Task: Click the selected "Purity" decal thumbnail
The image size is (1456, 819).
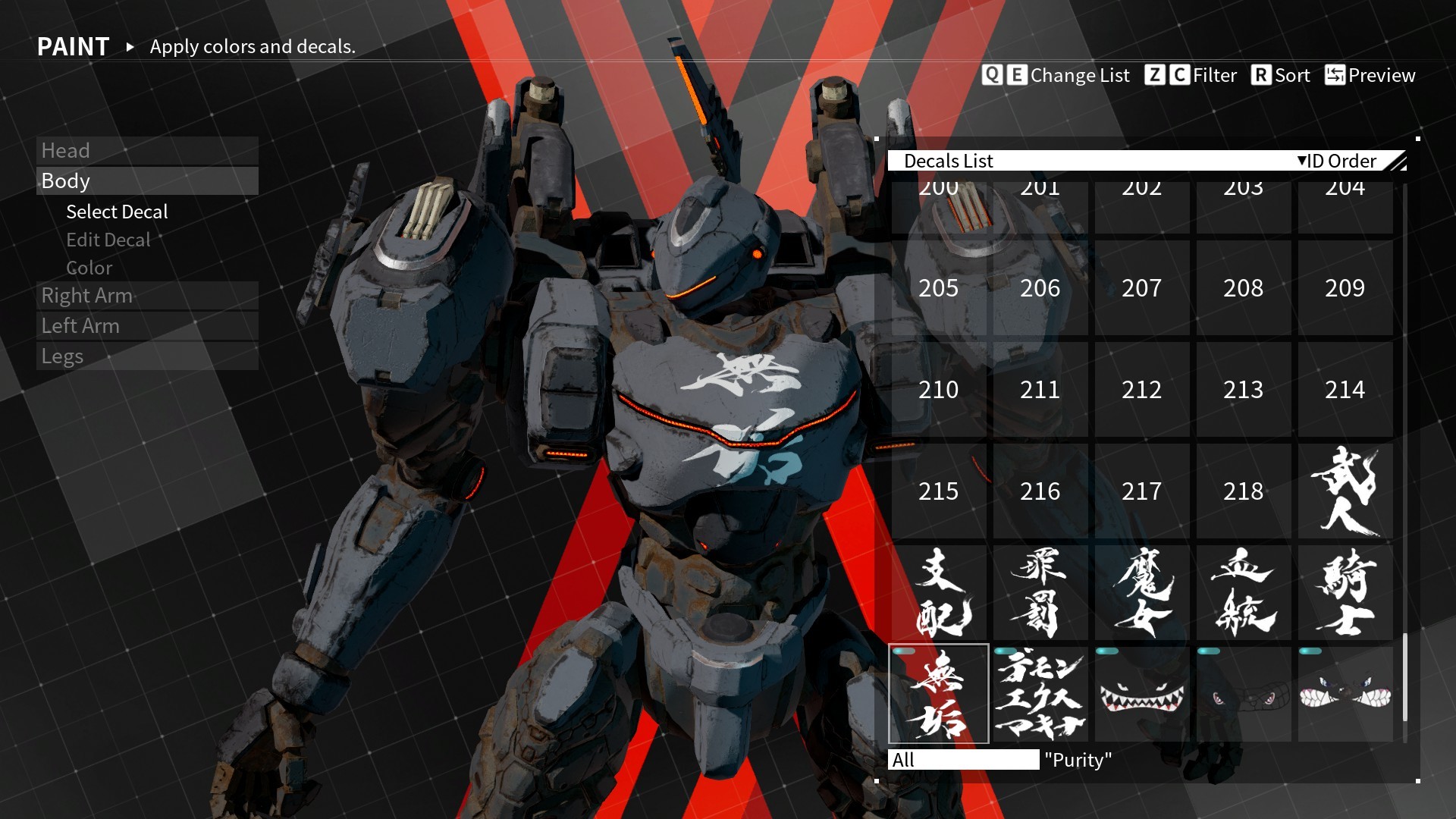Action: (938, 693)
